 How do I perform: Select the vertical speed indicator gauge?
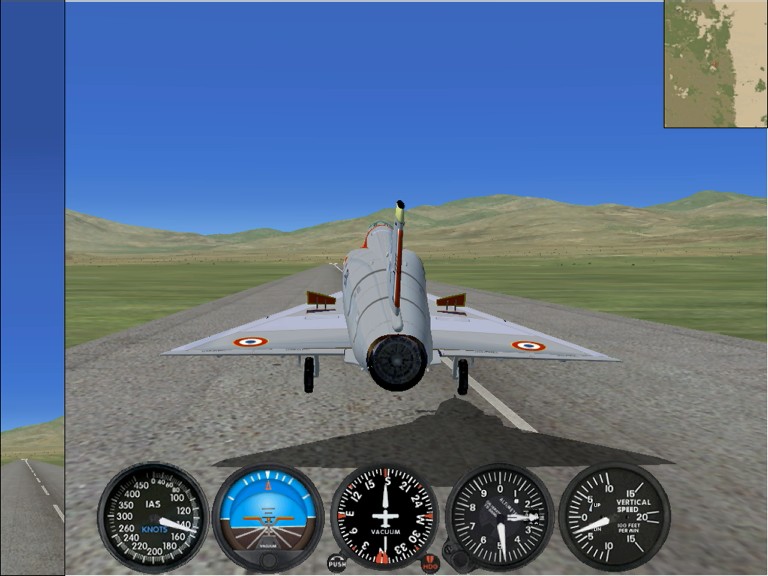tap(614, 517)
